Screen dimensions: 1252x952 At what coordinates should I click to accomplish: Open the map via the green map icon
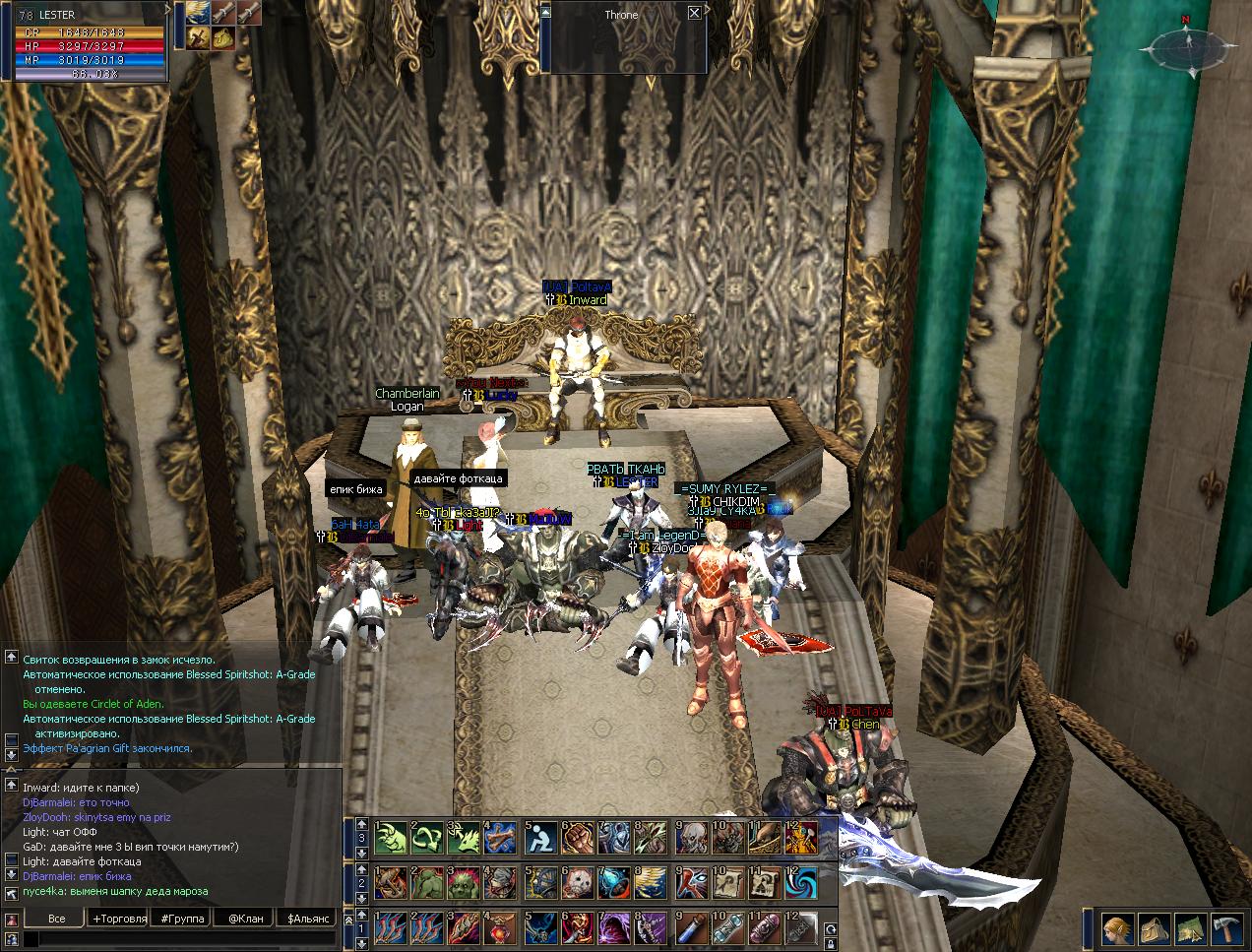click(1189, 928)
